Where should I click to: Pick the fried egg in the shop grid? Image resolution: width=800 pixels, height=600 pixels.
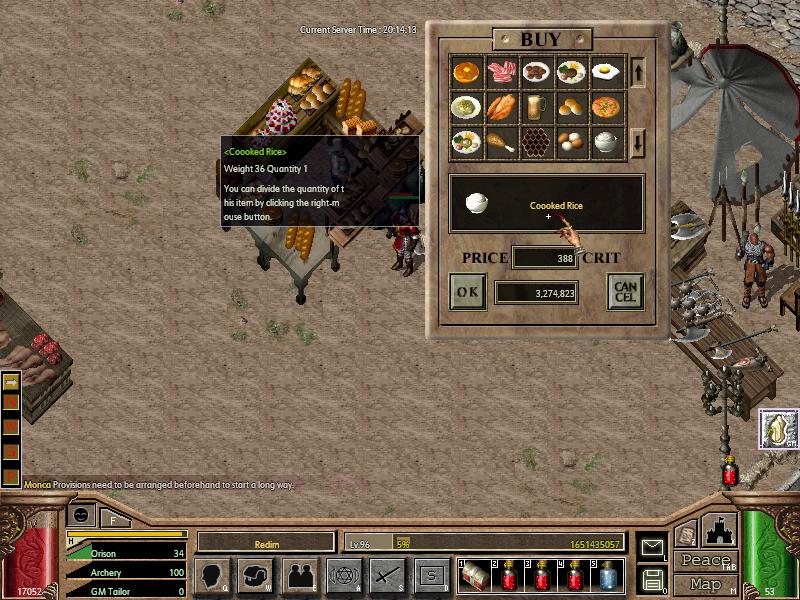(x=606, y=72)
